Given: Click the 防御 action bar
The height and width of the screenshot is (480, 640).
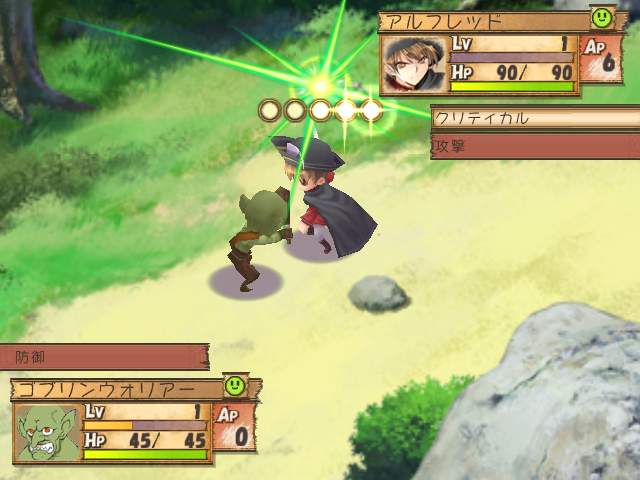Looking at the screenshot, I should point(105,356).
